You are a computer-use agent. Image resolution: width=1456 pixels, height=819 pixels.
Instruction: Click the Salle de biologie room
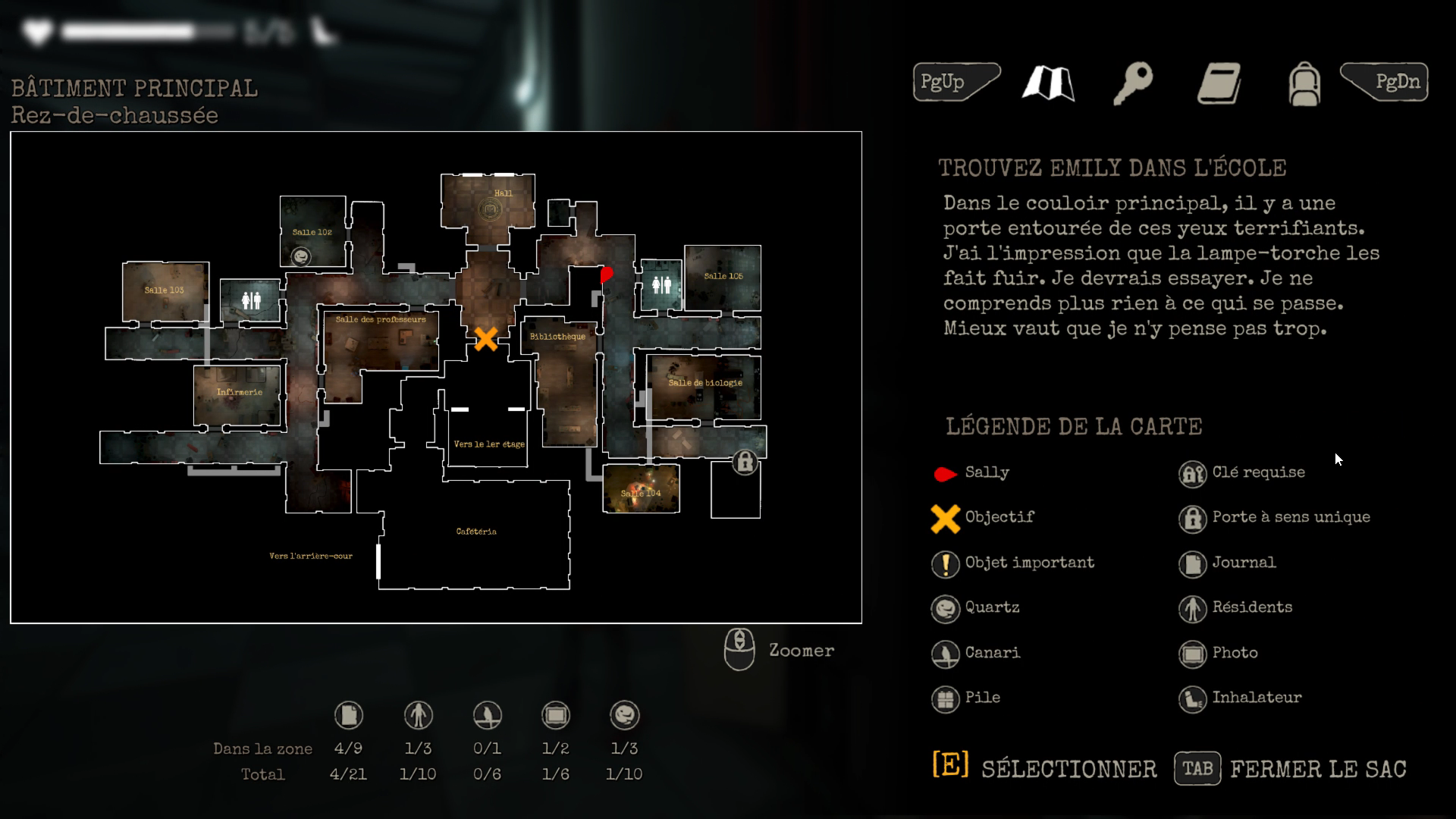pyautogui.click(x=704, y=383)
